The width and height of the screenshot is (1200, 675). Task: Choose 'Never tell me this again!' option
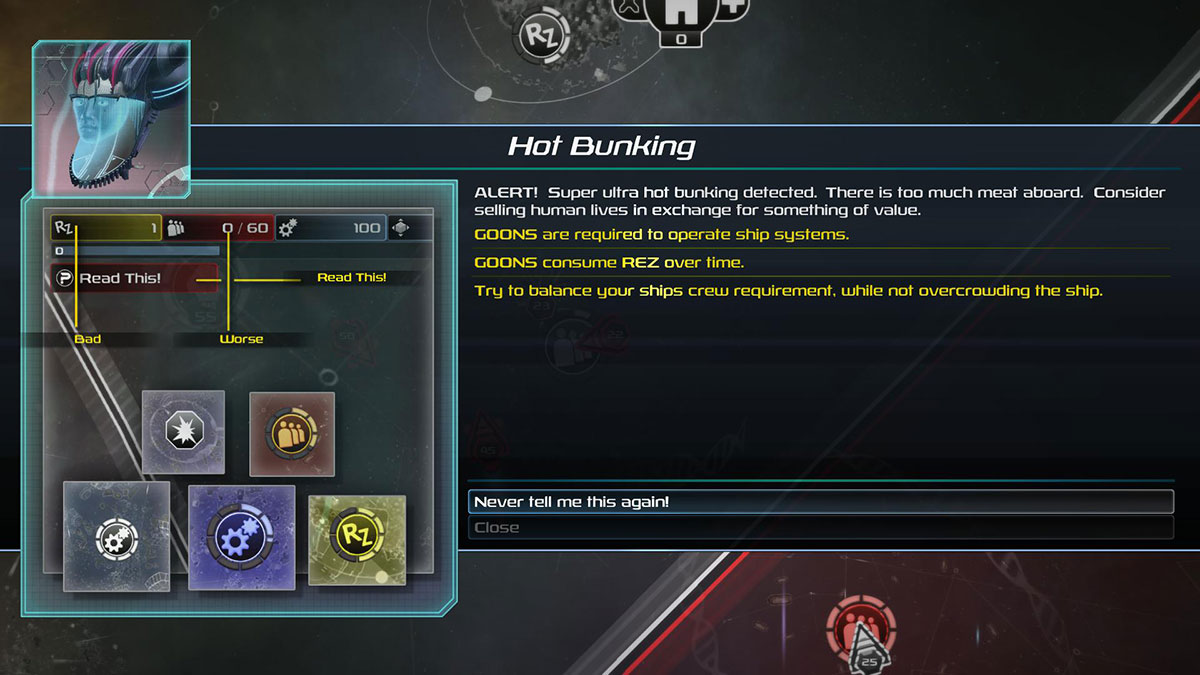click(820, 502)
